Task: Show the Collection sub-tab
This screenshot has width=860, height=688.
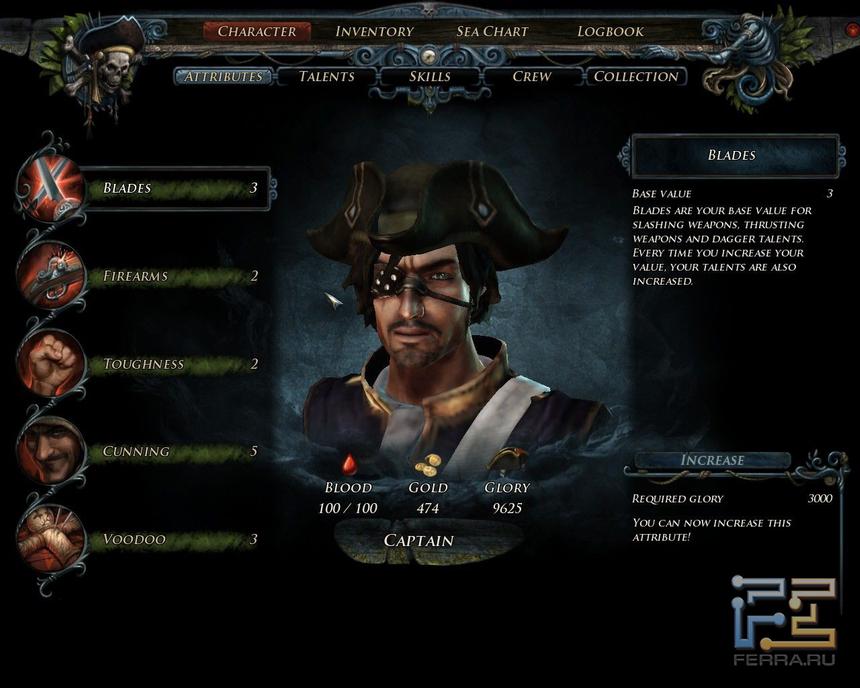Action: tap(636, 76)
